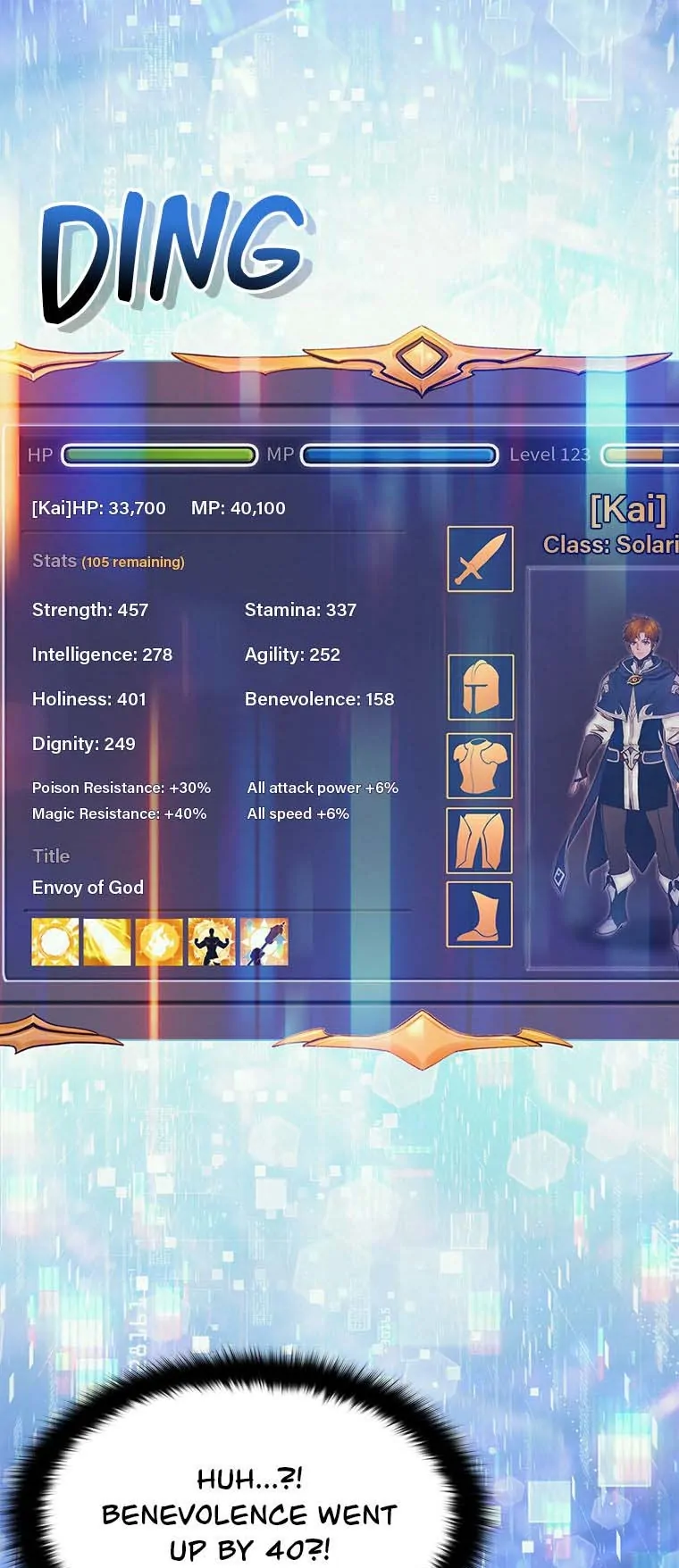Select the sword weapon equipment slot
The height and width of the screenshot is (1568, 679).
[x=481, y=559]
